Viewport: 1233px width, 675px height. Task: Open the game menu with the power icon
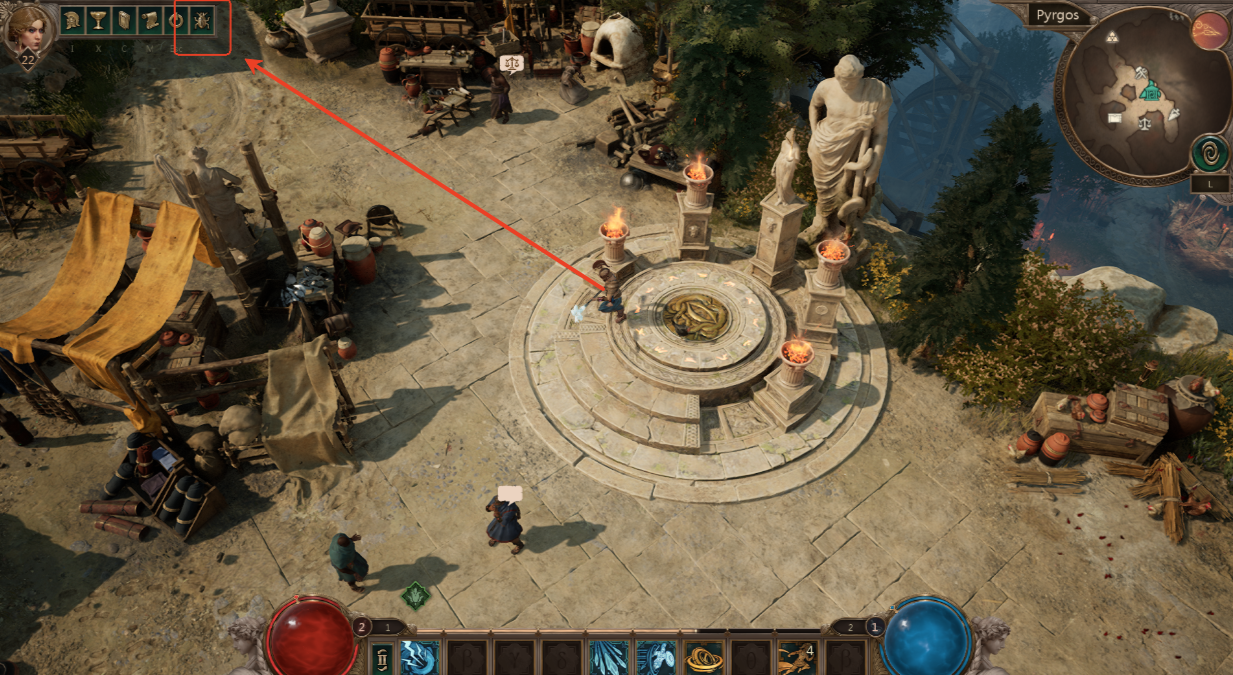[176, 19]
